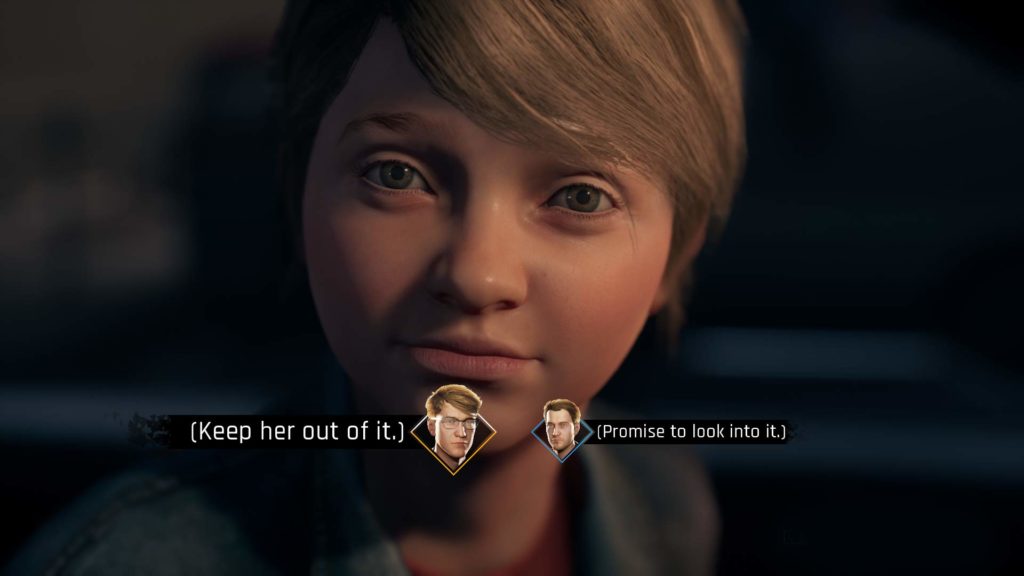Select the "Promise to look into it" option
Image resolution: width=1024 pixels, height=576 pixels.
tap(692, 432)
